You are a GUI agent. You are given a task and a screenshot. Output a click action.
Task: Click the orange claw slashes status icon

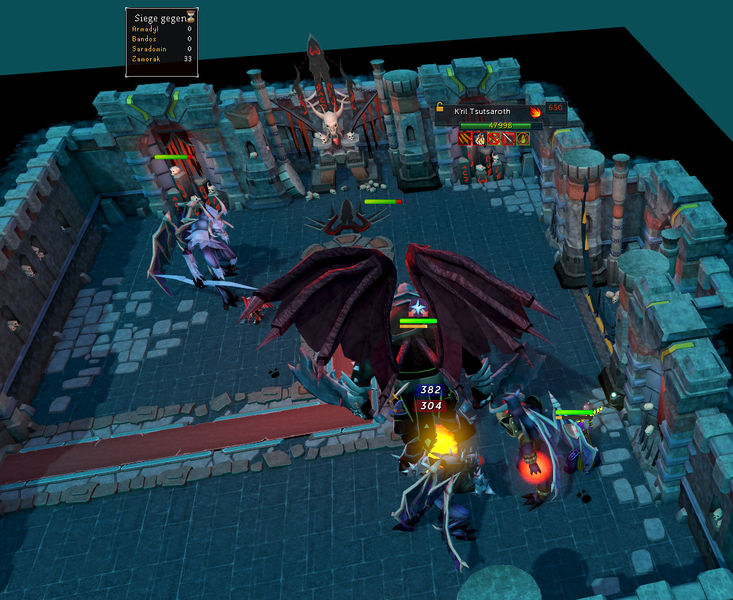coord(464,138)
